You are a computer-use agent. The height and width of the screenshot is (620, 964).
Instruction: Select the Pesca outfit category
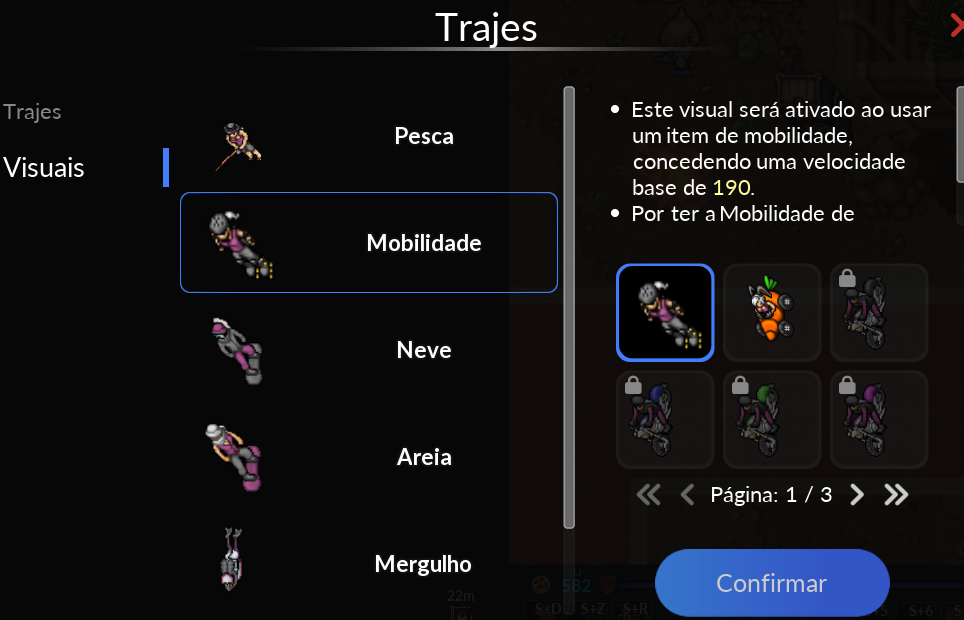click(x=368, y=136)
